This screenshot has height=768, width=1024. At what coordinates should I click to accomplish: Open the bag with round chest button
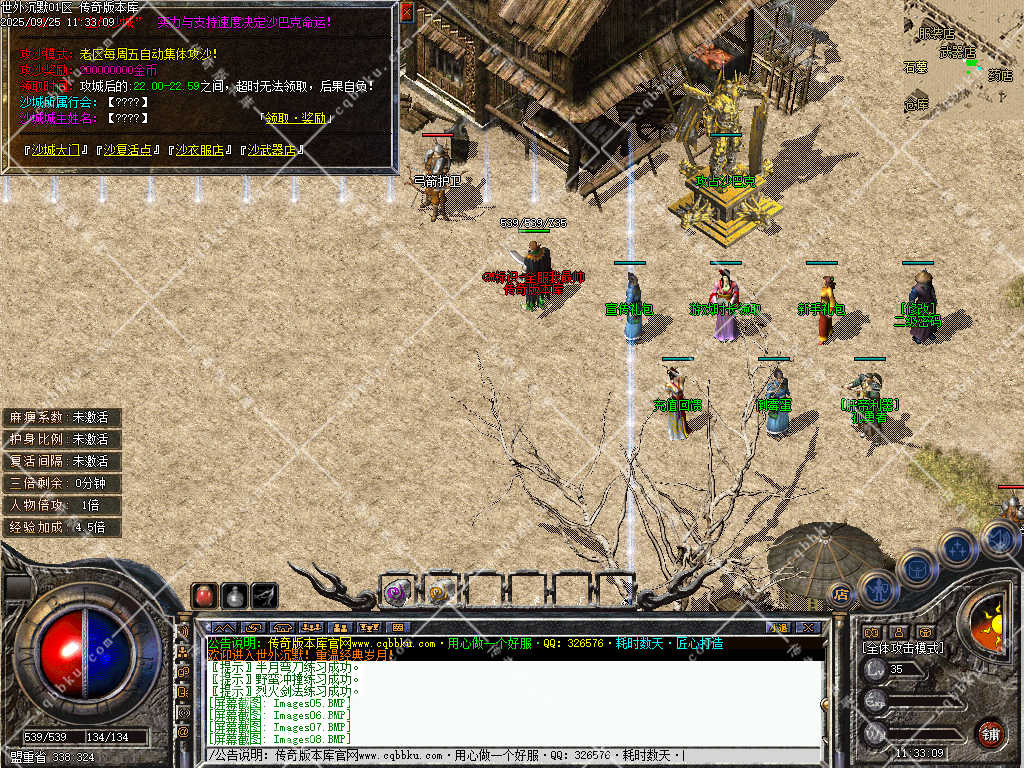pos(916,568)
